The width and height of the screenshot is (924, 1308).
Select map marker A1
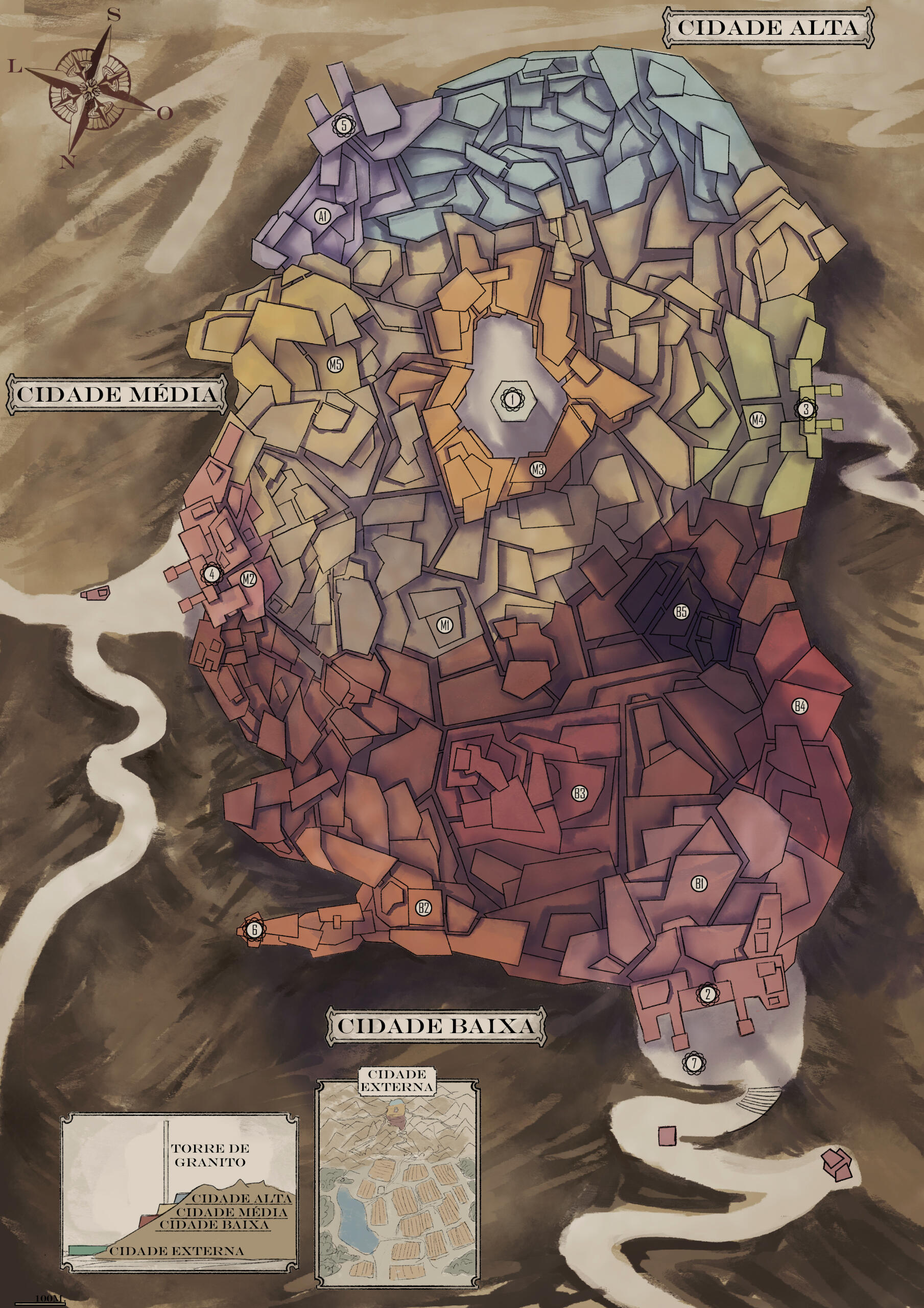click(322, 216)
